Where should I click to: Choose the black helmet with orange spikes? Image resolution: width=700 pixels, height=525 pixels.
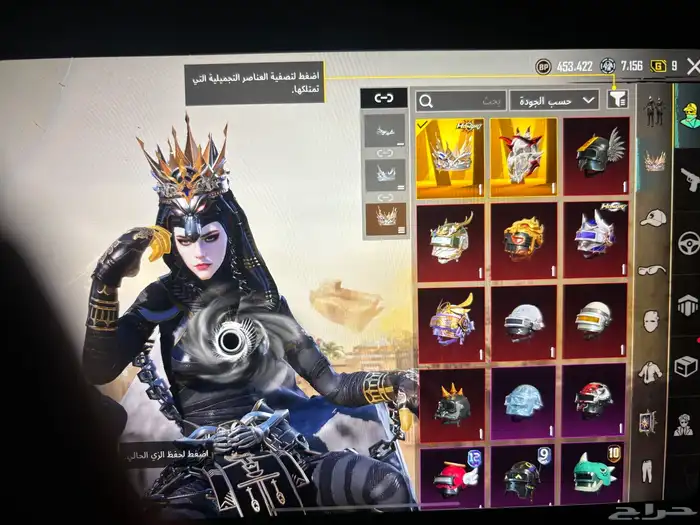pos(449,402)
